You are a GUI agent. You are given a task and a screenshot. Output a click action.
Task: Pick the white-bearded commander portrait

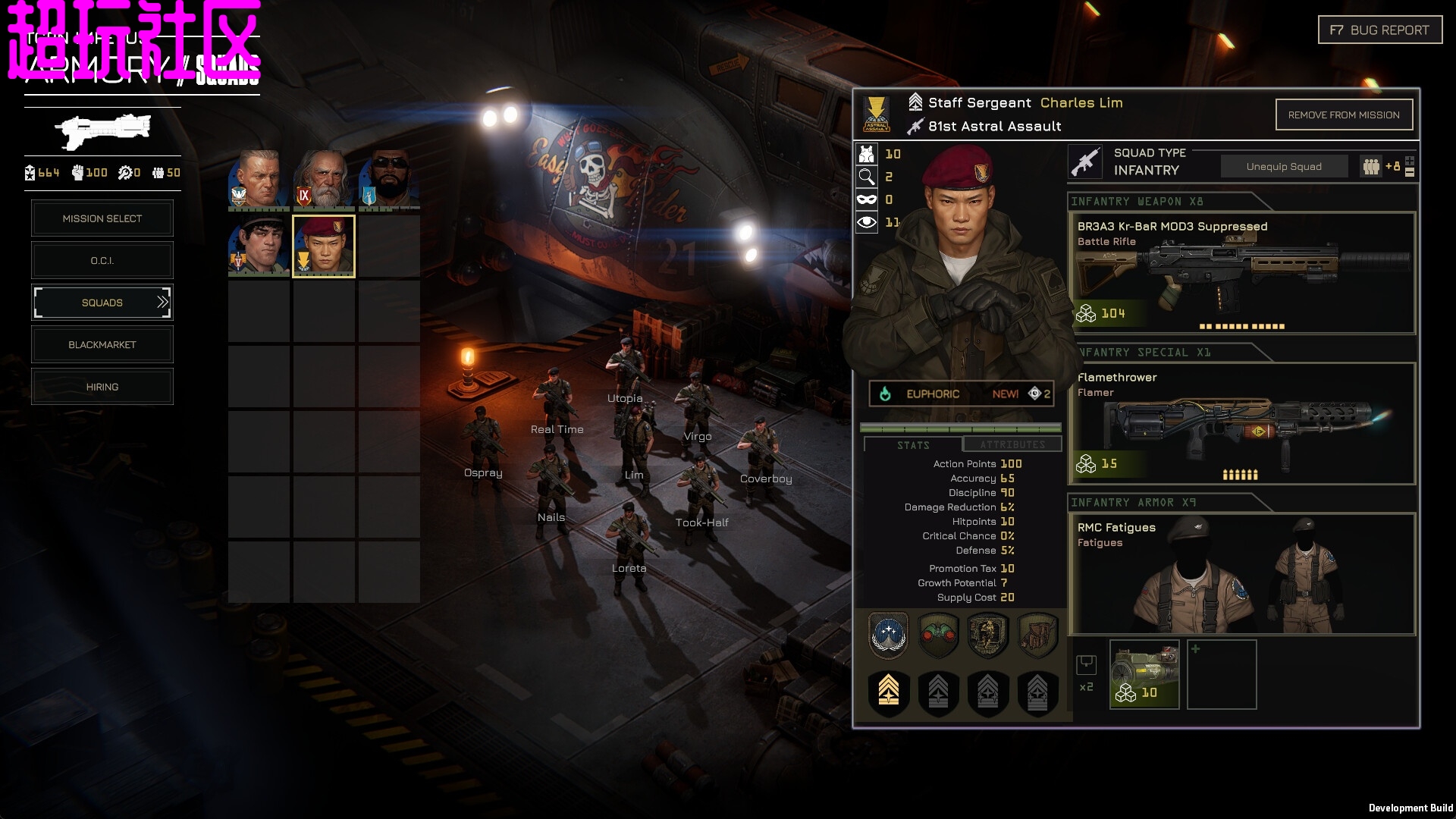(x=324, y=179)
